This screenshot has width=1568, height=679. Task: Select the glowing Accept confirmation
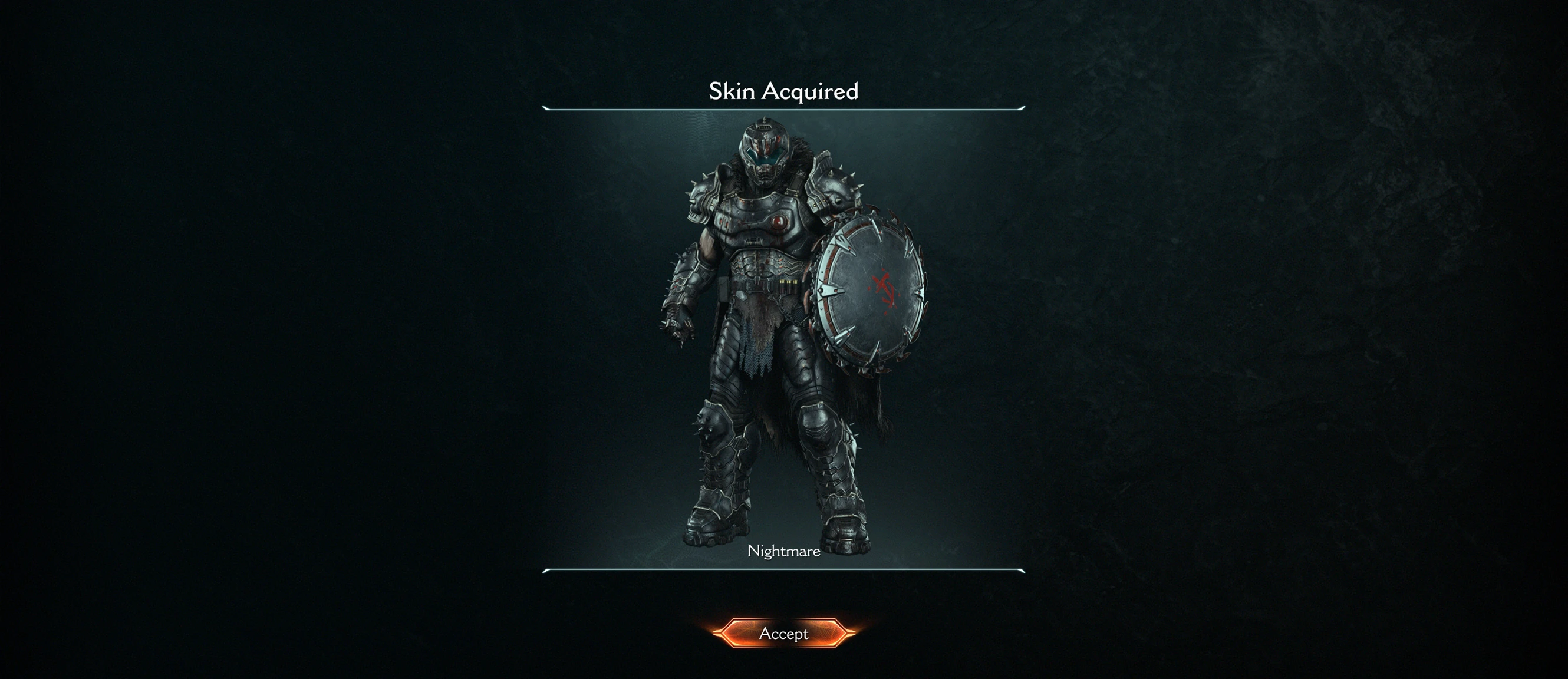tap(784, 634)
